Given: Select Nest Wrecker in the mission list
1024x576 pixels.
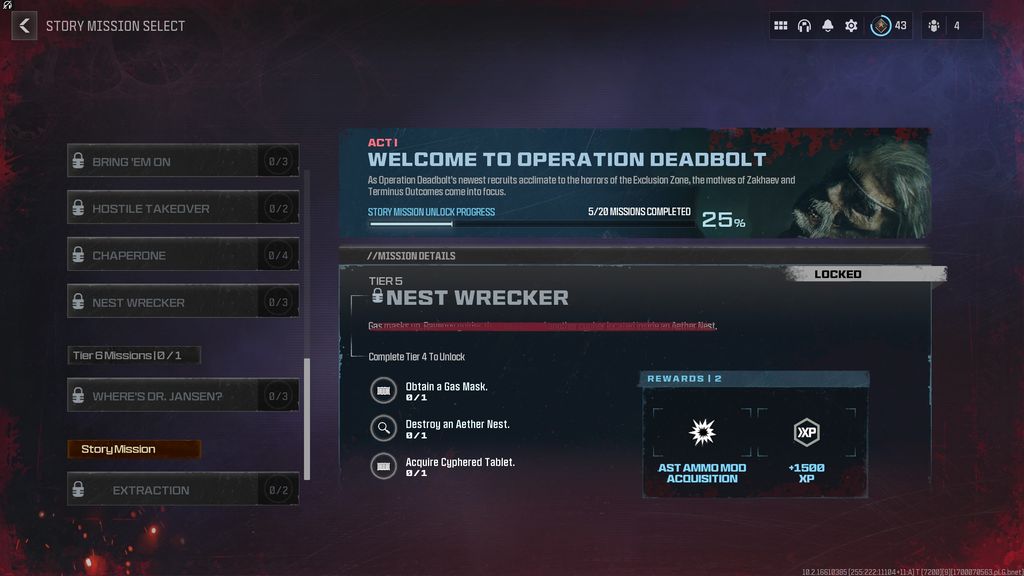Looking at the screenshot, I should pyautogui.click(x=183, y=303).
